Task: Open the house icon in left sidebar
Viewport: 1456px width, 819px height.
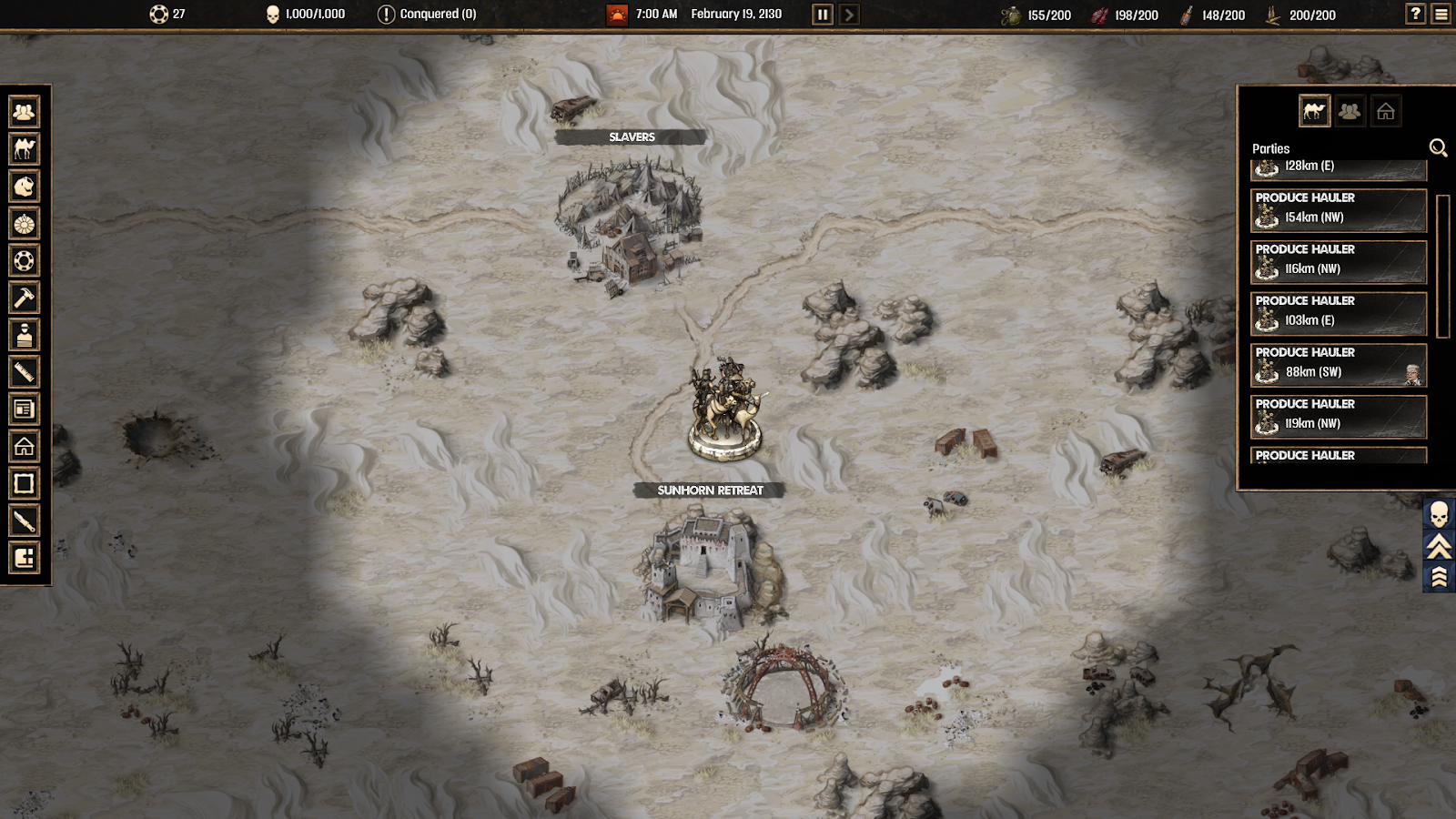Action: 25,446
